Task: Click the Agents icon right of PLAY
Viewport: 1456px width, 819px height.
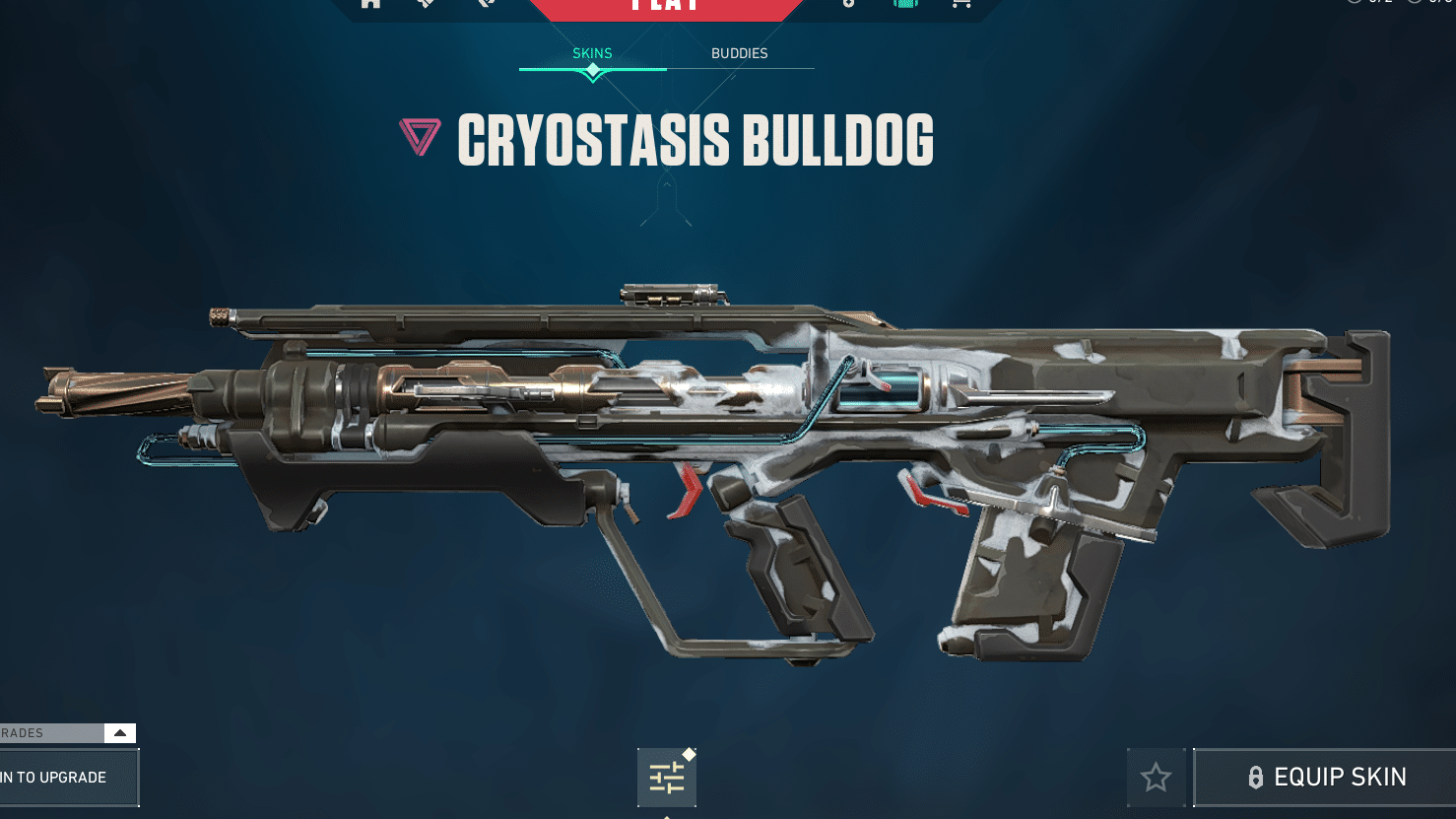Action: 847,4
